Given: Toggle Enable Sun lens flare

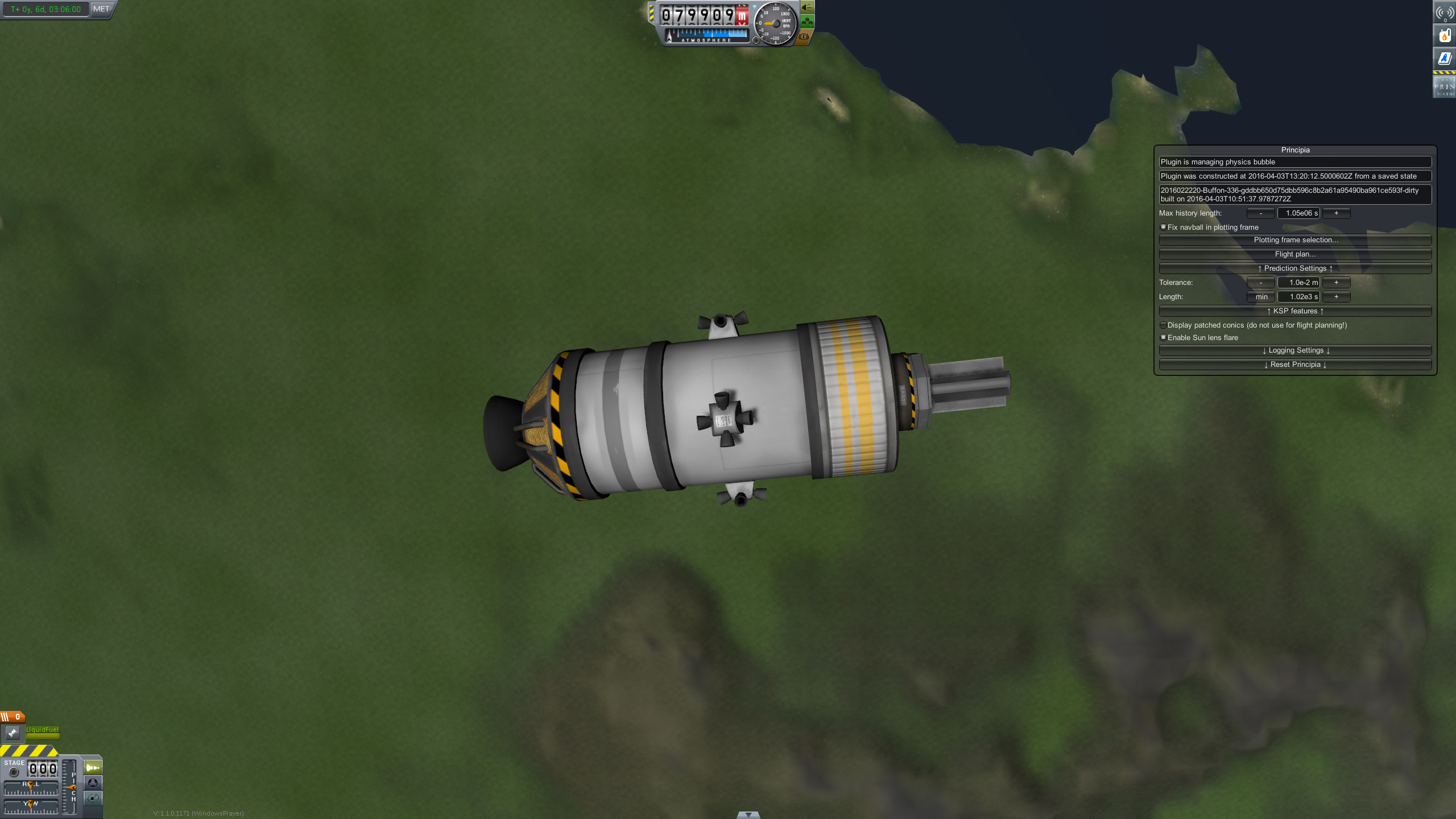Looking at the screenshot, I should [1164, 337].
